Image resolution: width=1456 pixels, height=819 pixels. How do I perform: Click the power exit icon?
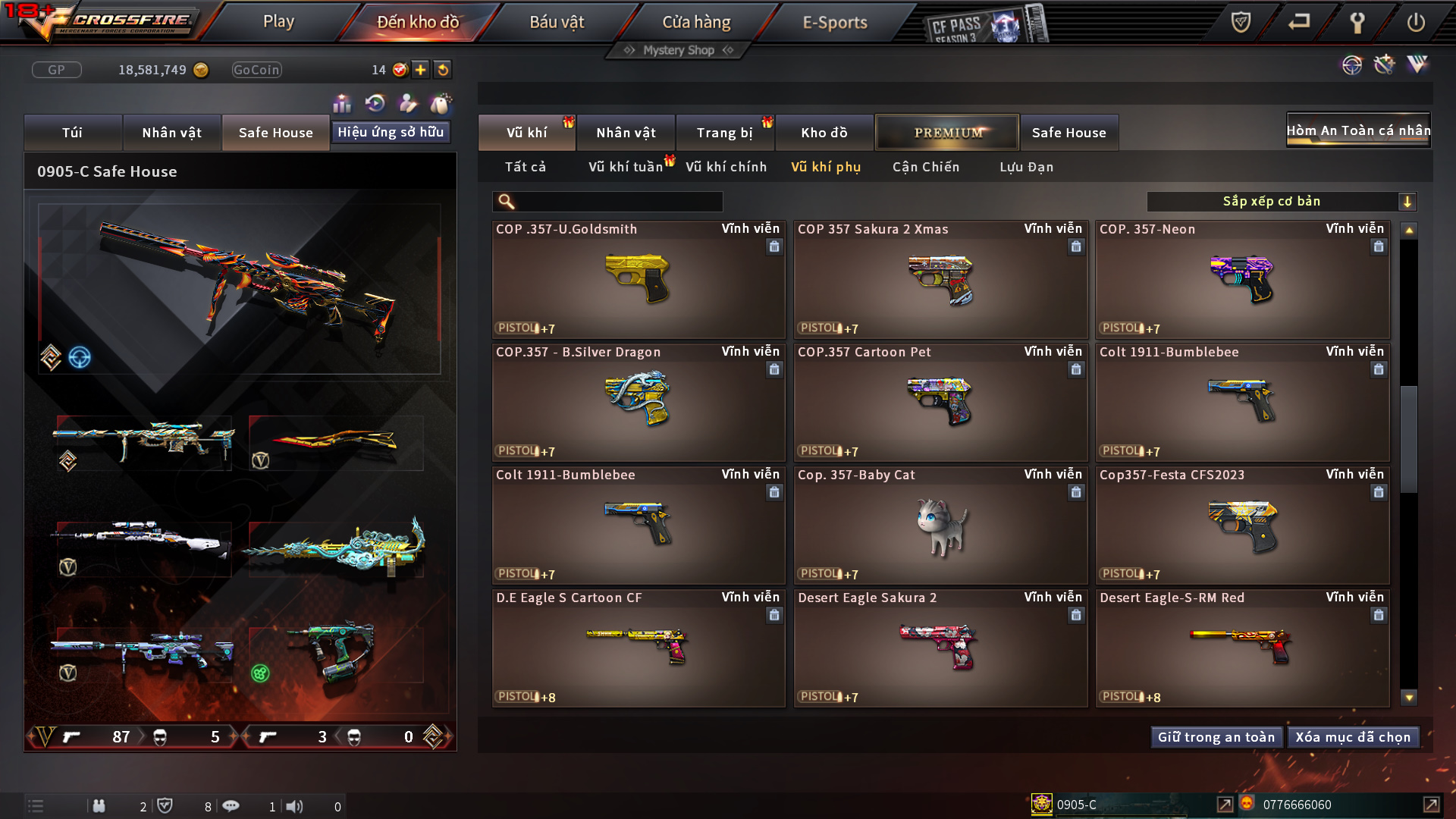(x=1415, y=22)
